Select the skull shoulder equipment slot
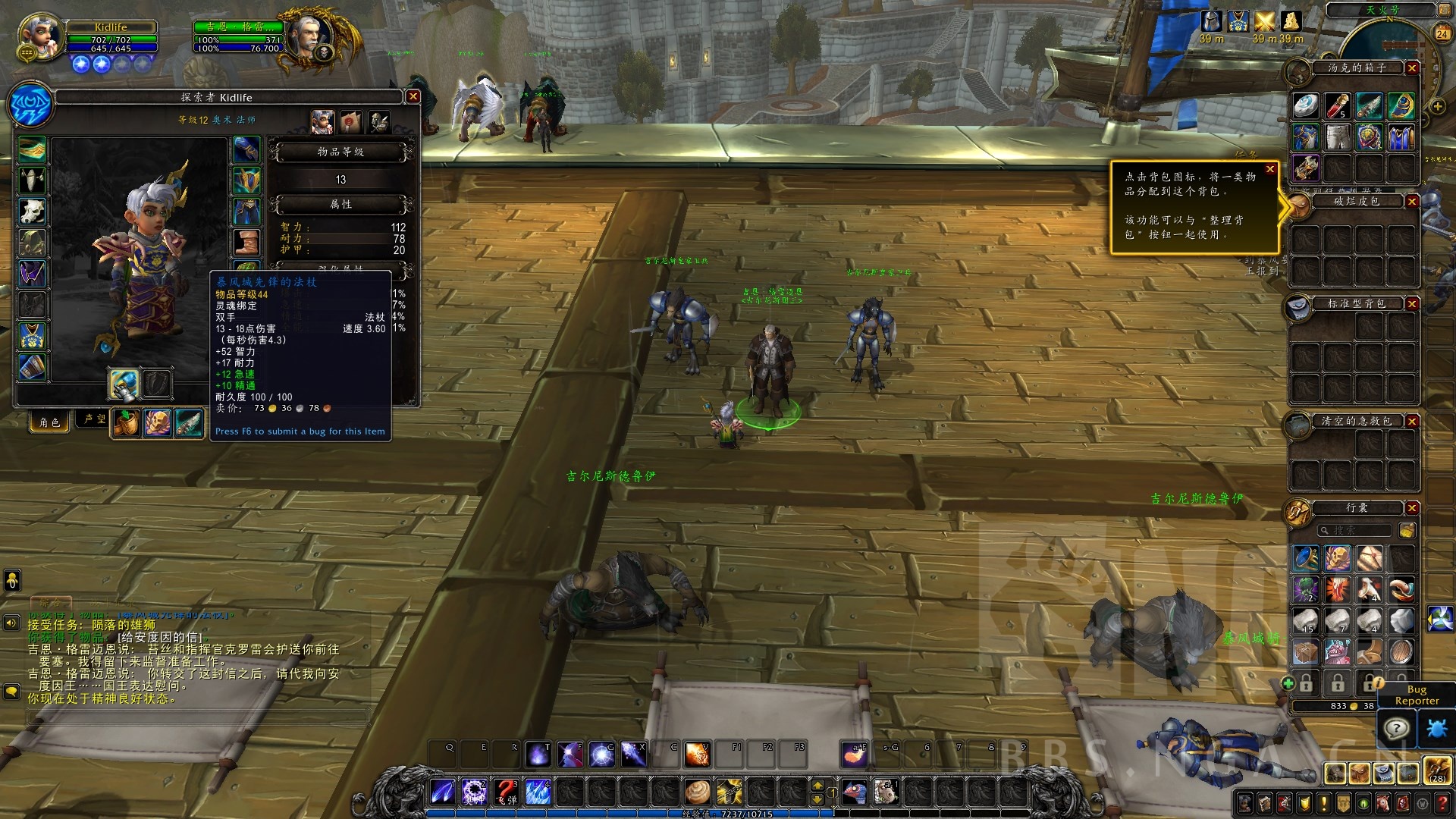 tap(33, 212)
